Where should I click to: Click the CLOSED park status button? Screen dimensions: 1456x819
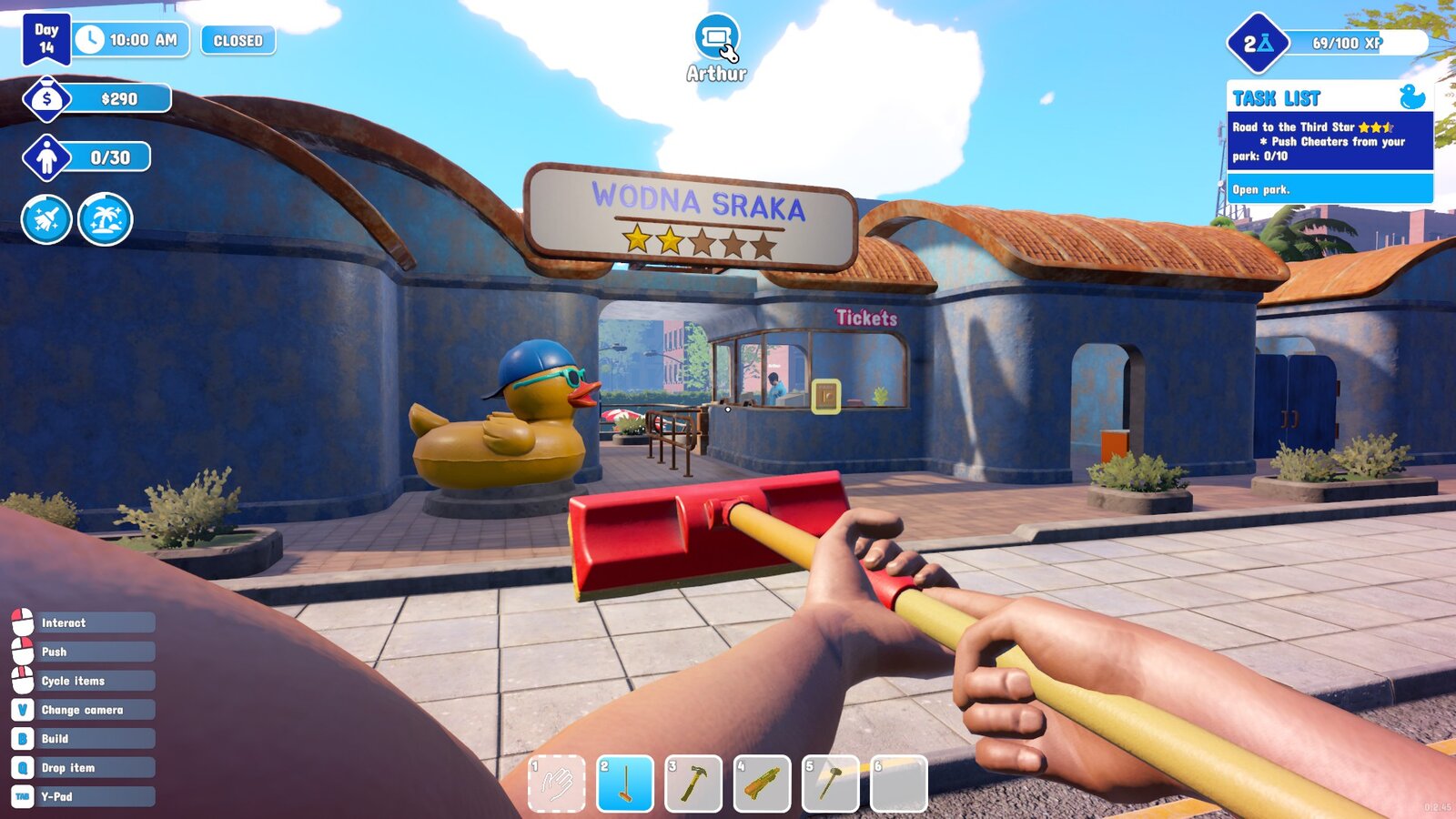click(238, 41)
